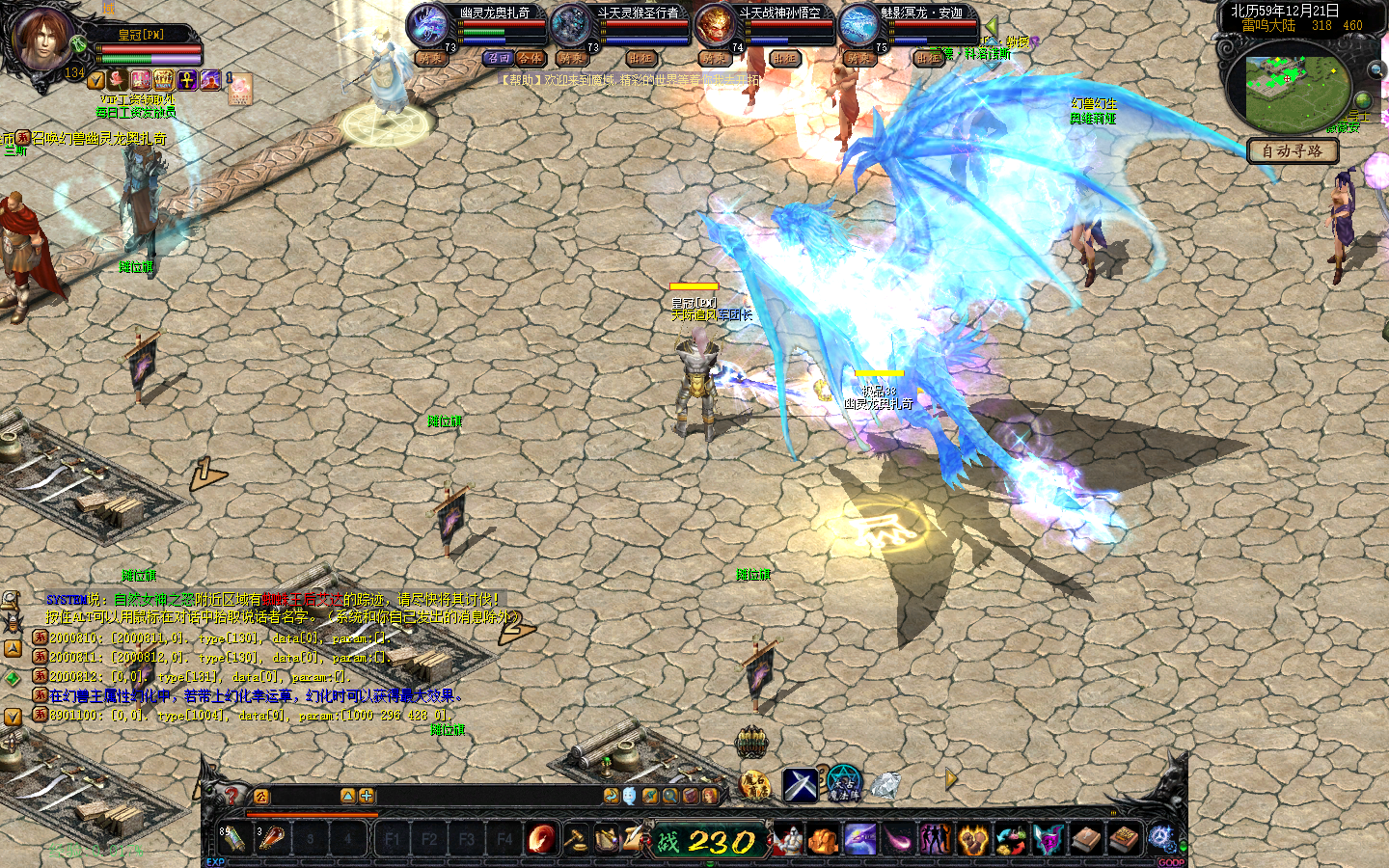Image resolution: width=1389 pixels, height=868 pixels.
Task: Expand the yellow arrow next to the diamond
Action: point(951,778)
